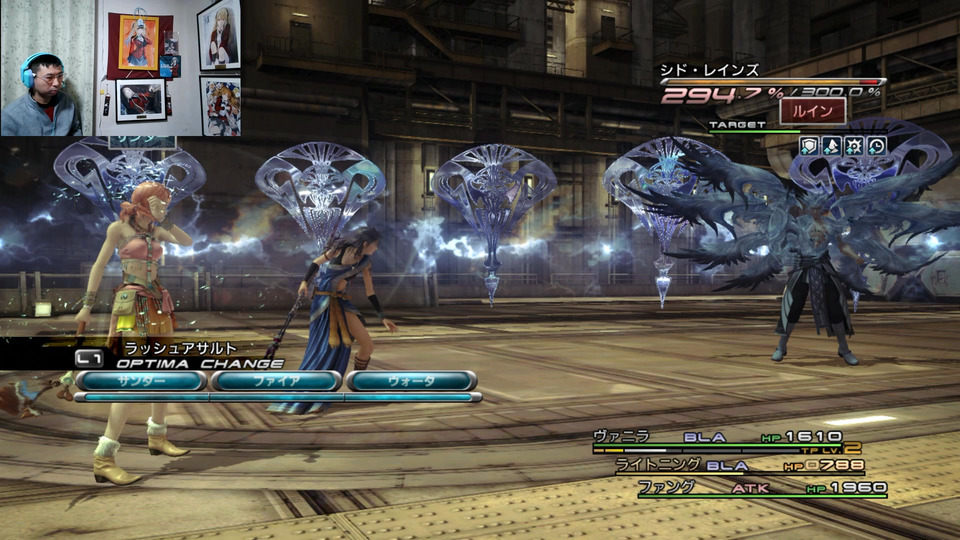The image size is (960, 540).
Task: Target the enemy name シド・レインズ
Action: pyautogui.click(x=710, y=71)
